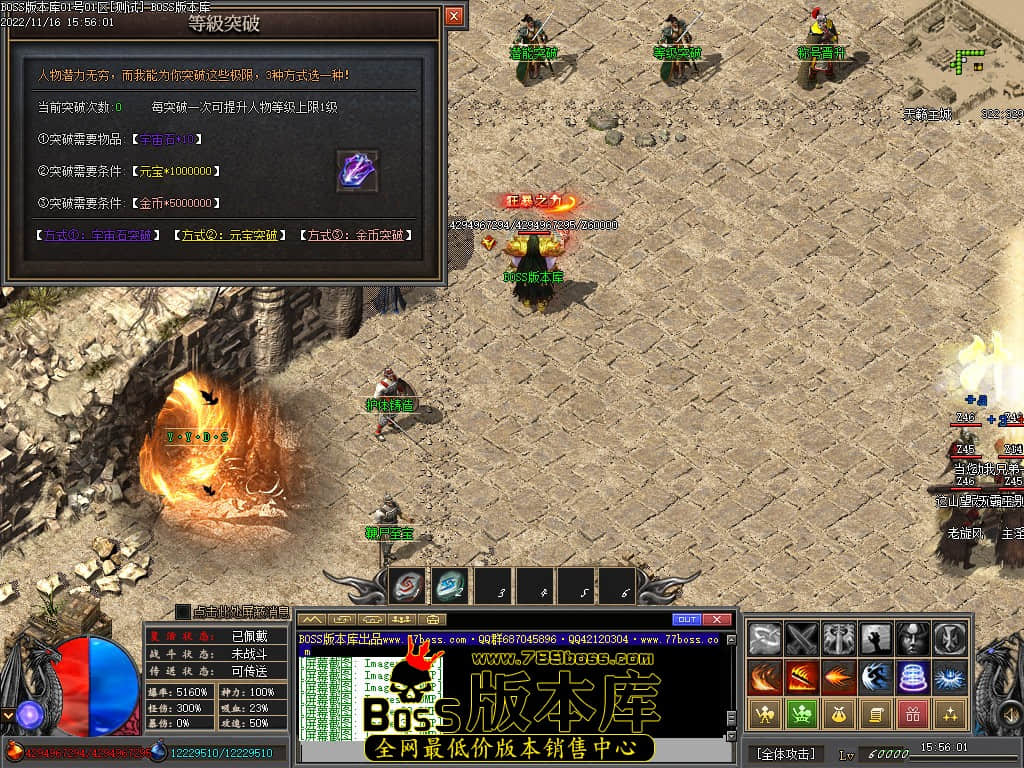Open the gold money bag menu icon

click(839, 714)
